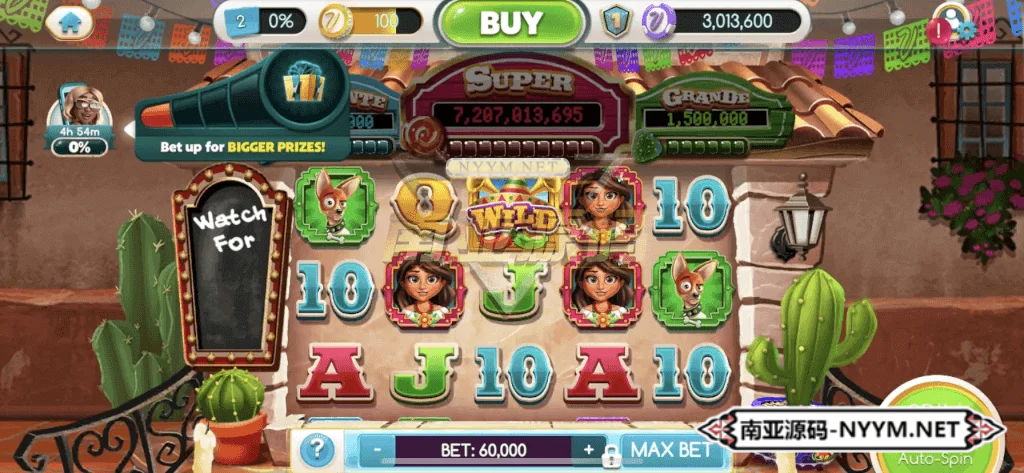The height and width of the screenshot is (473, 1024).
Task: Go to the home lobby
Action: click(x=69, y=23)
